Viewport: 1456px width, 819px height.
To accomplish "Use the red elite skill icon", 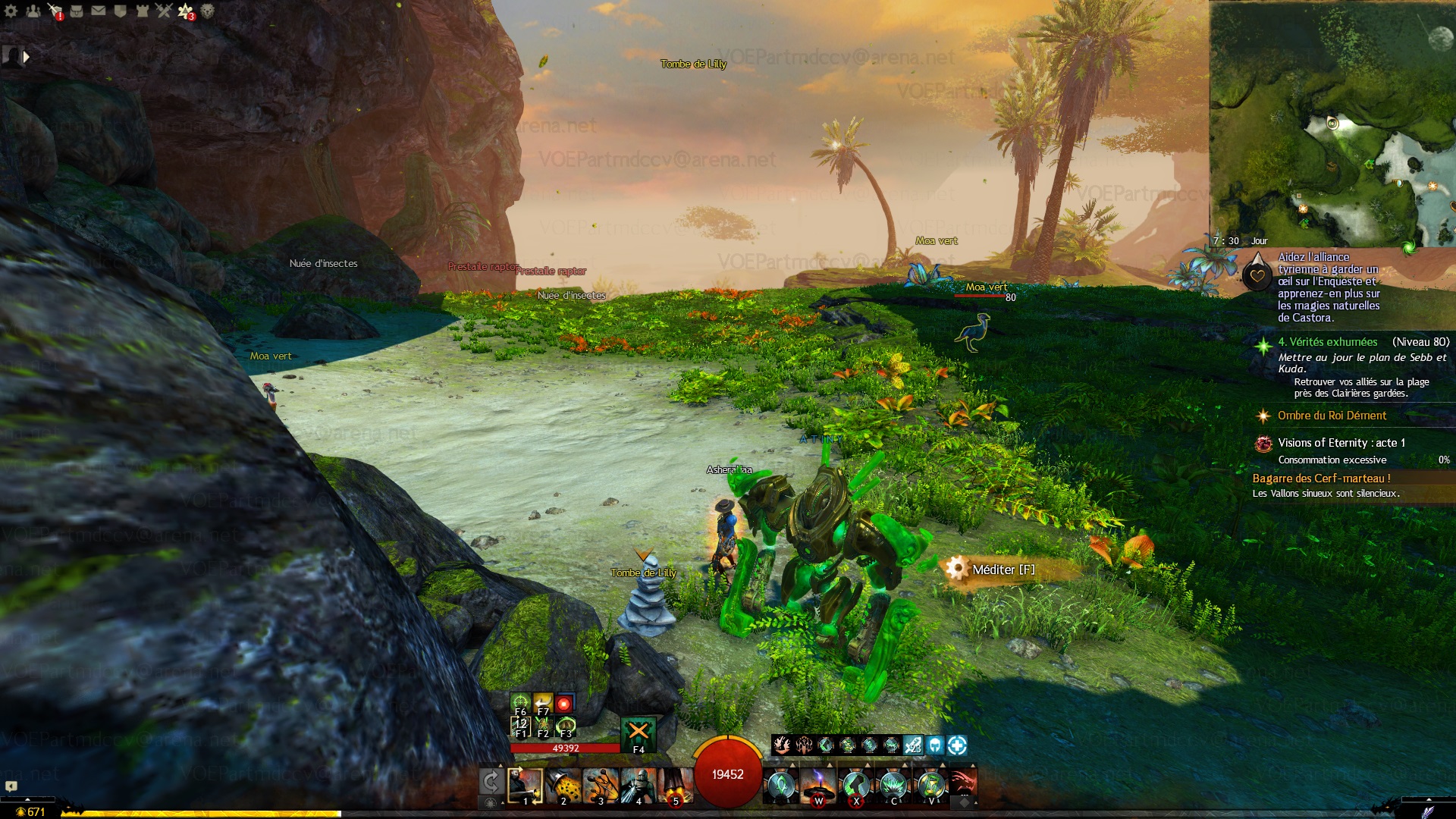I will tap(962, 783).
